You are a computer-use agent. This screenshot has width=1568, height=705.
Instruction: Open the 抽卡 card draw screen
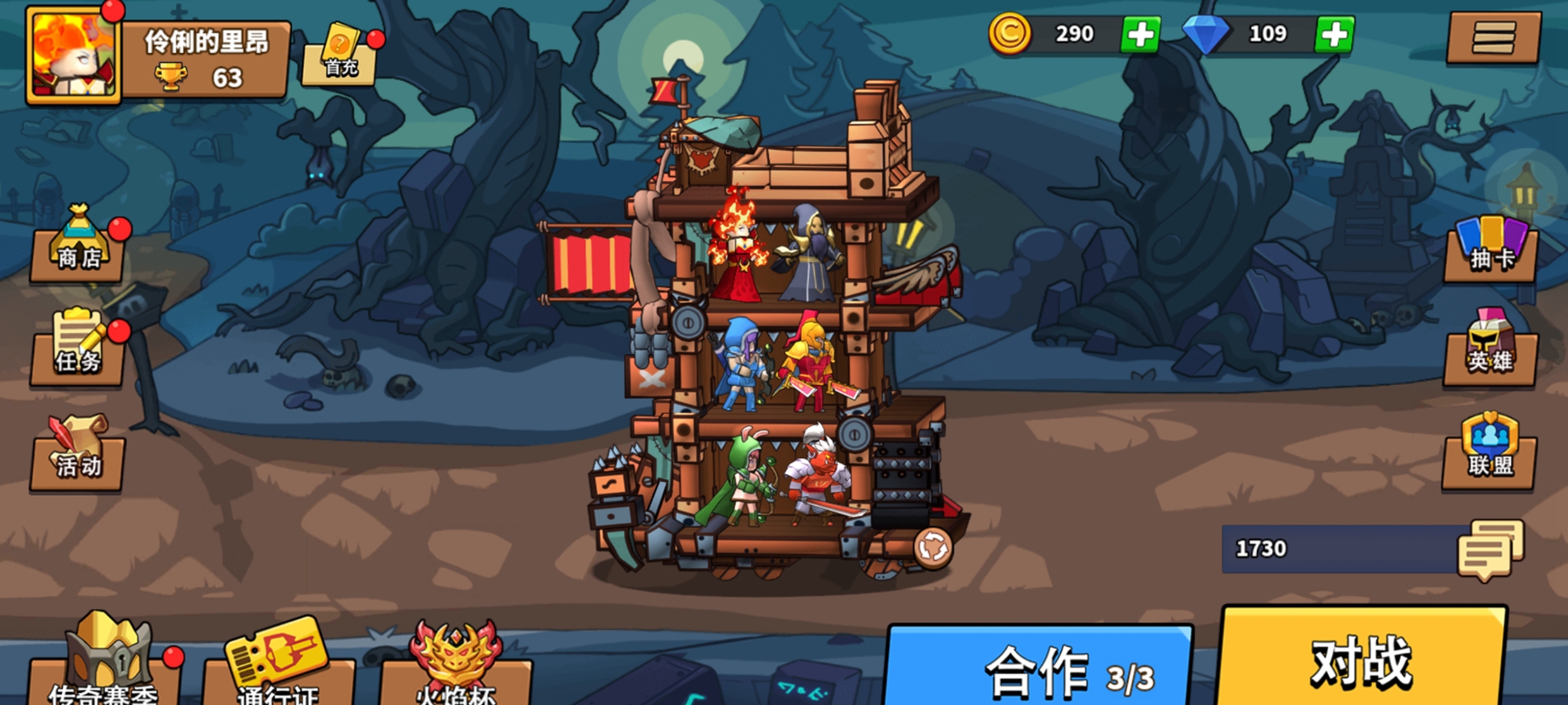(x=1489, y=256)
